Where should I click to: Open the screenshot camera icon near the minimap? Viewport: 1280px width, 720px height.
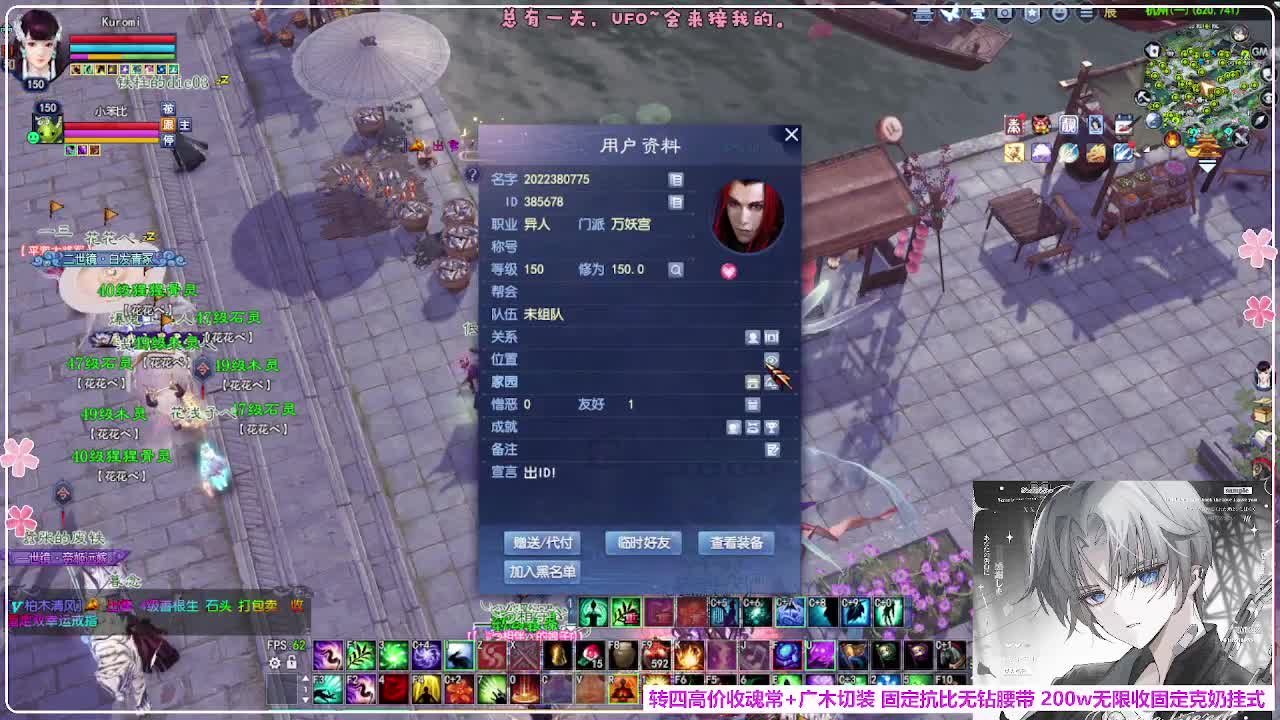1004,13
